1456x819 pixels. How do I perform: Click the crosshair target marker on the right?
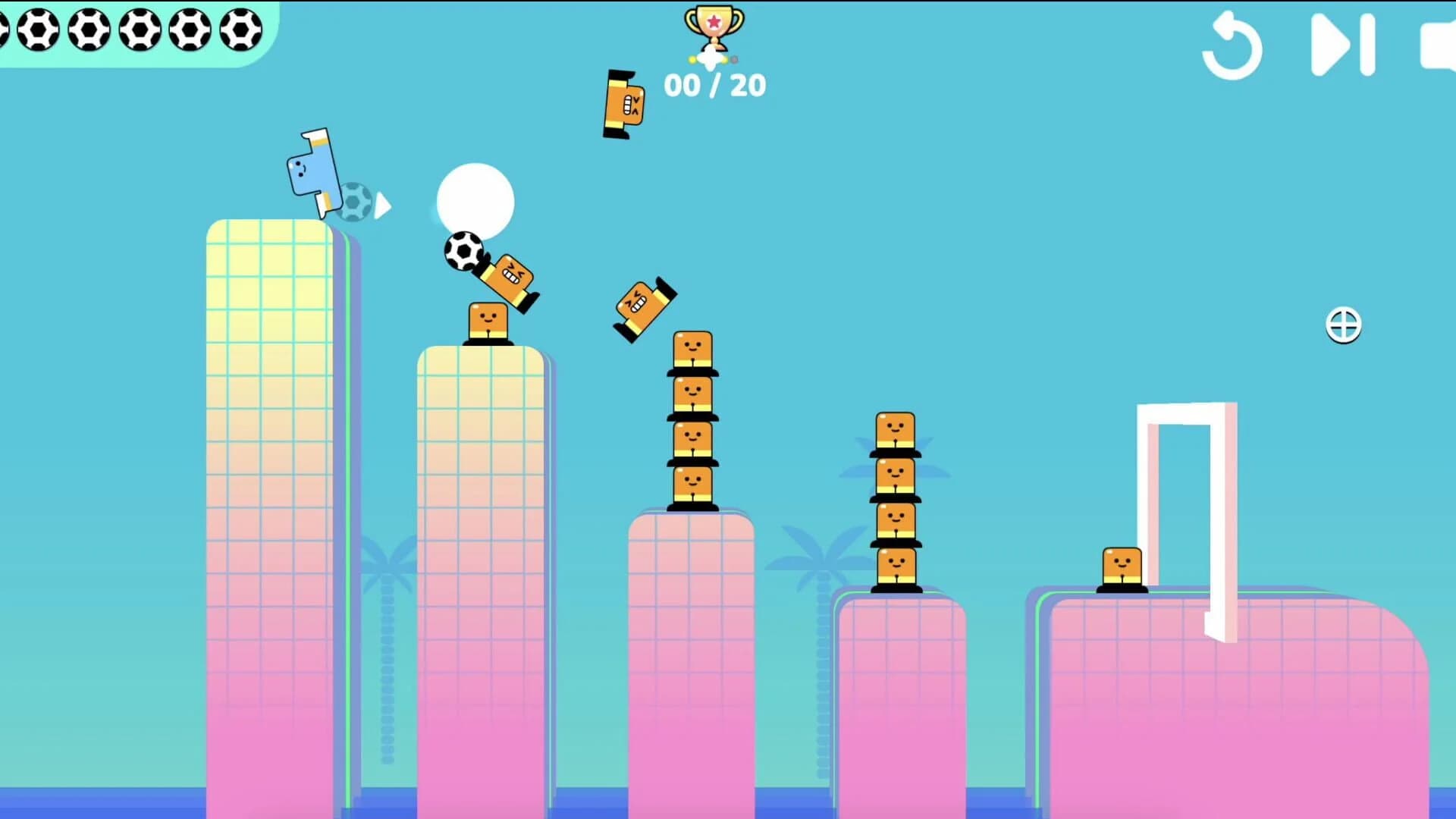pyautogui.click(x=1344, y=325)
